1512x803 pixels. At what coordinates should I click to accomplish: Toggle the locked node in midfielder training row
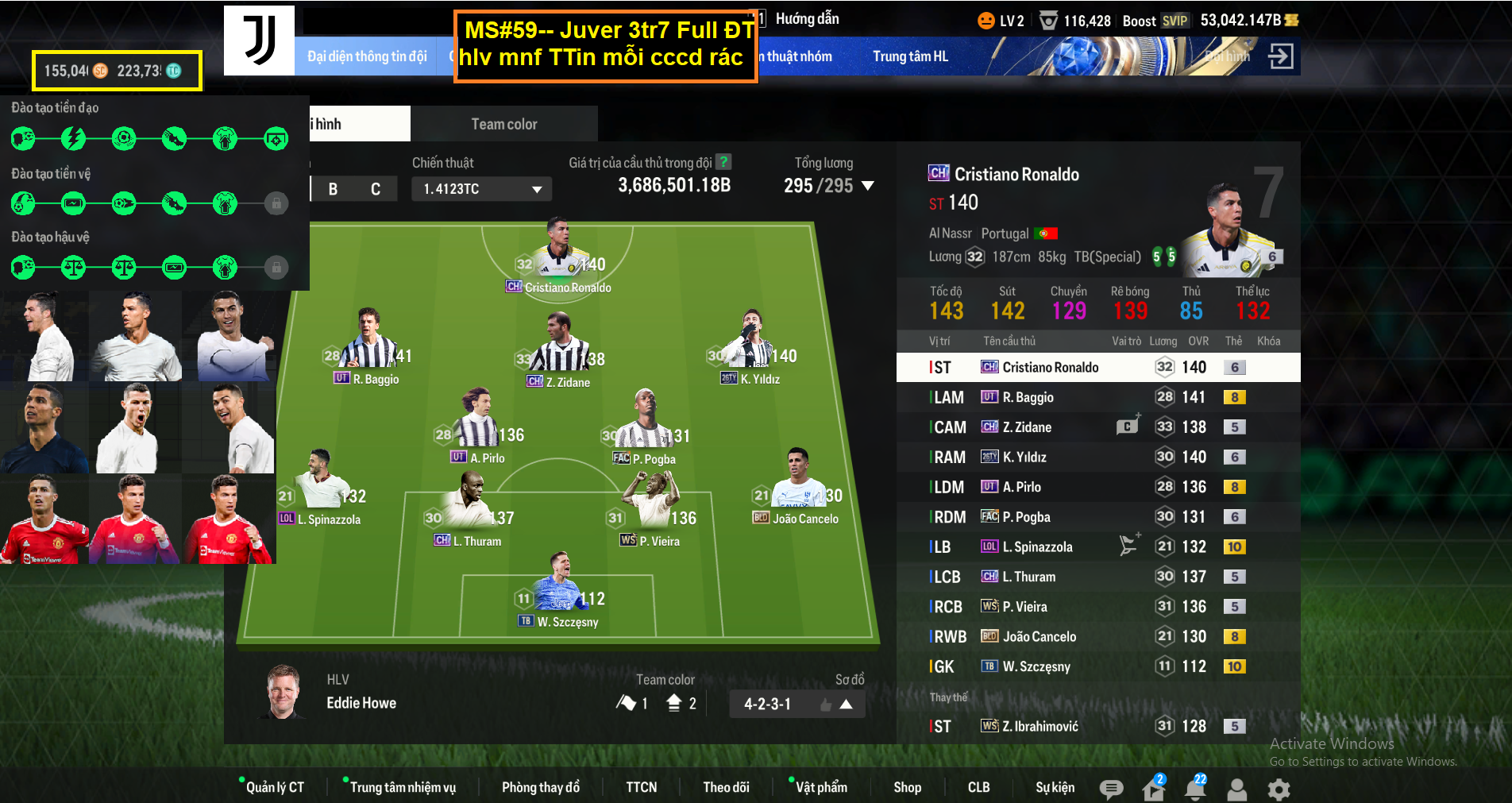point(276,203)
